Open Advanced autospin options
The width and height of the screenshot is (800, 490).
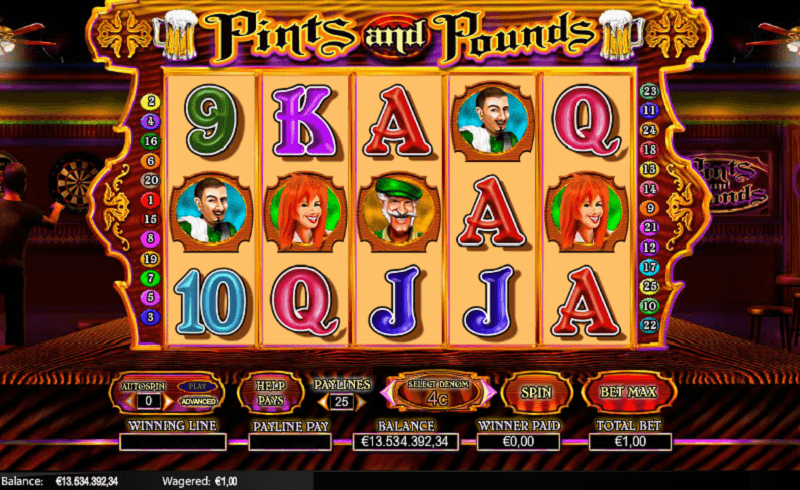click(x=196, y=401)
